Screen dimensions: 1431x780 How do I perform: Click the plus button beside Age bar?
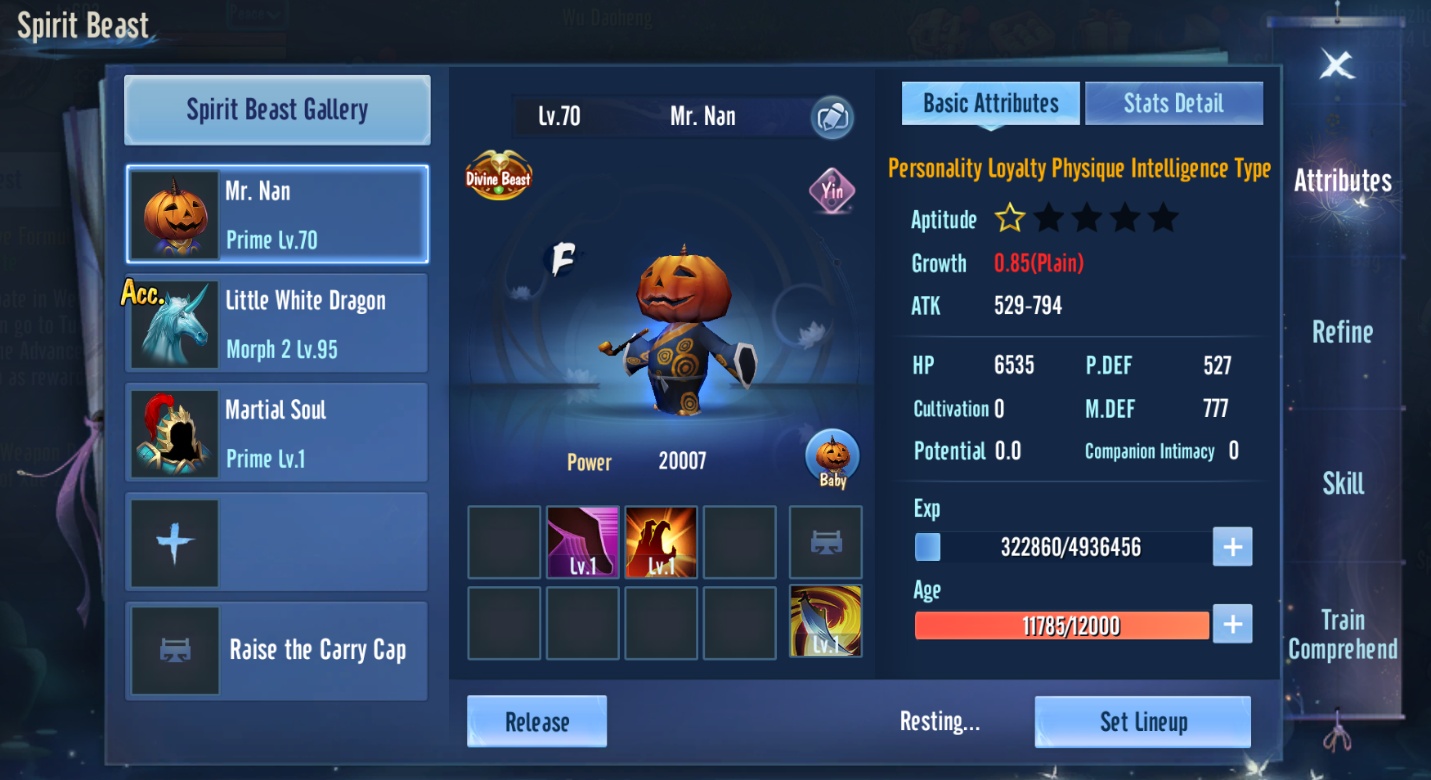click(1232, 625)
